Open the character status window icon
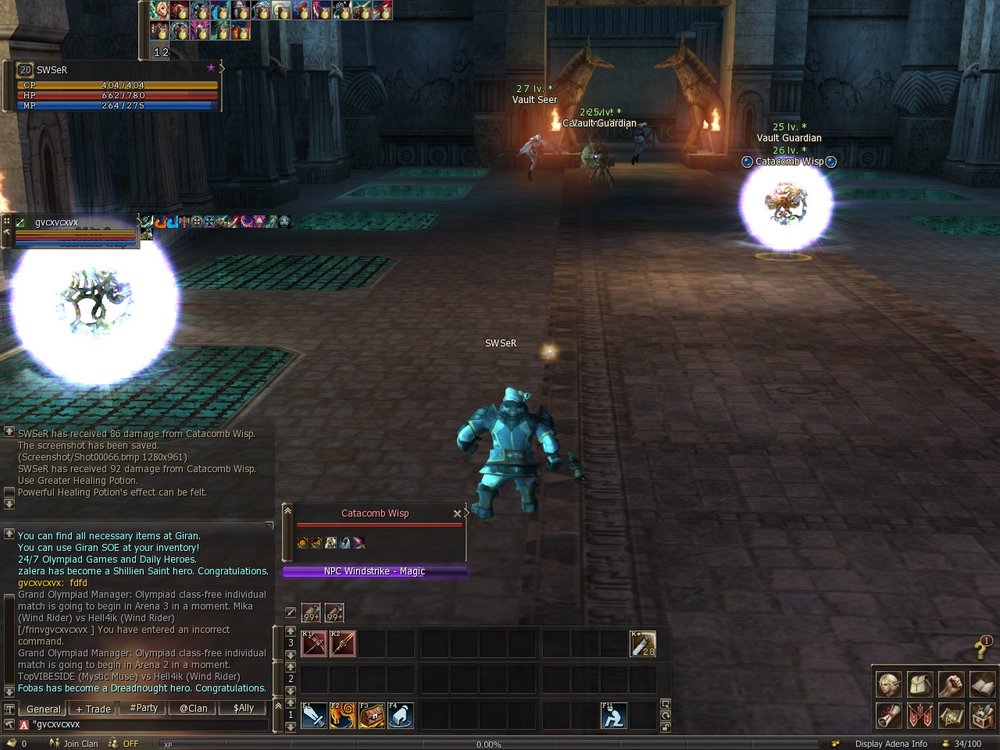Image resolution: width=1000 pixels, height=750 pixels. (888, 684)
